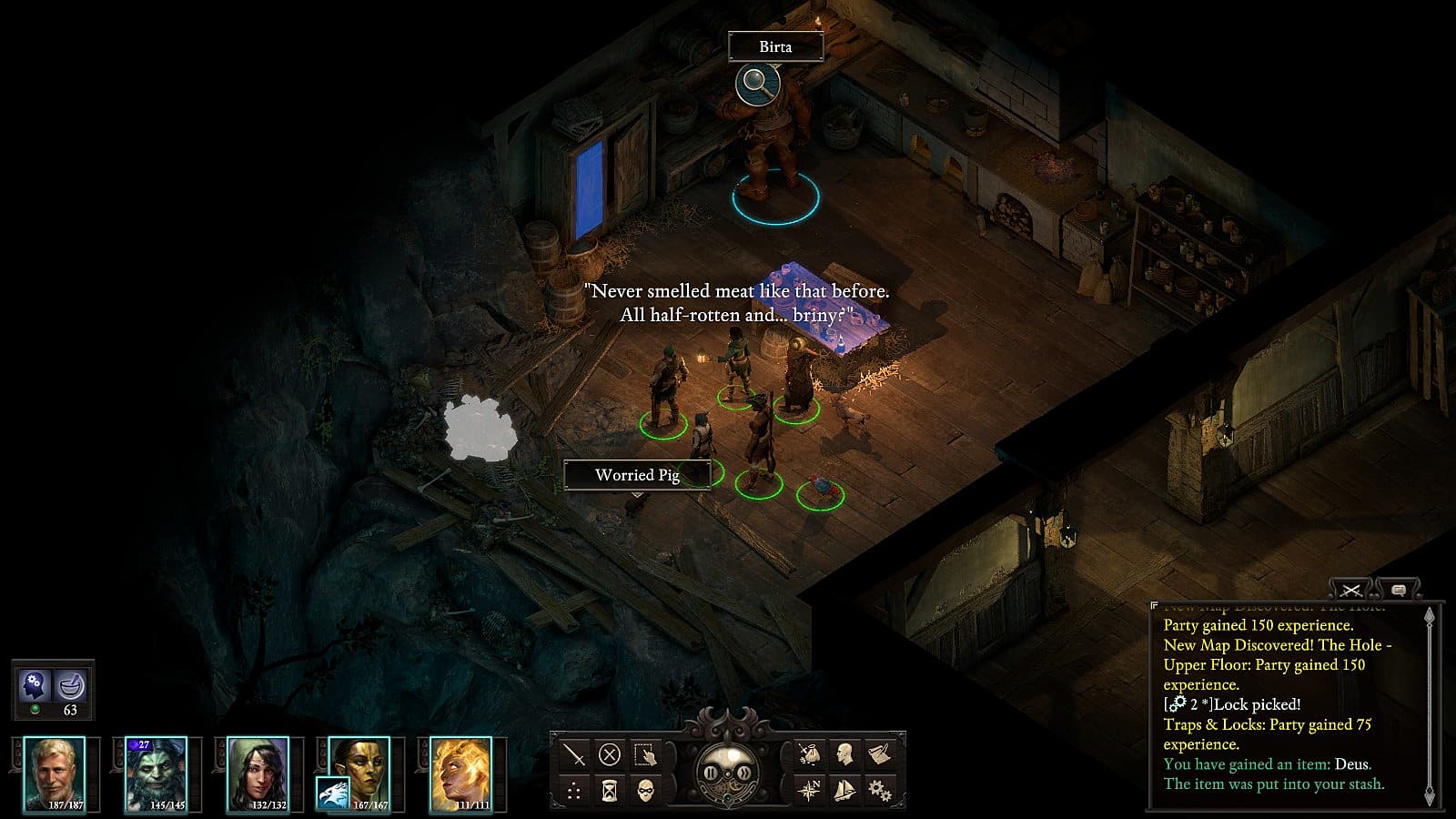Screen dimensions: 1456x819
Task: Open the options gears icon
Action: point(880,790)
